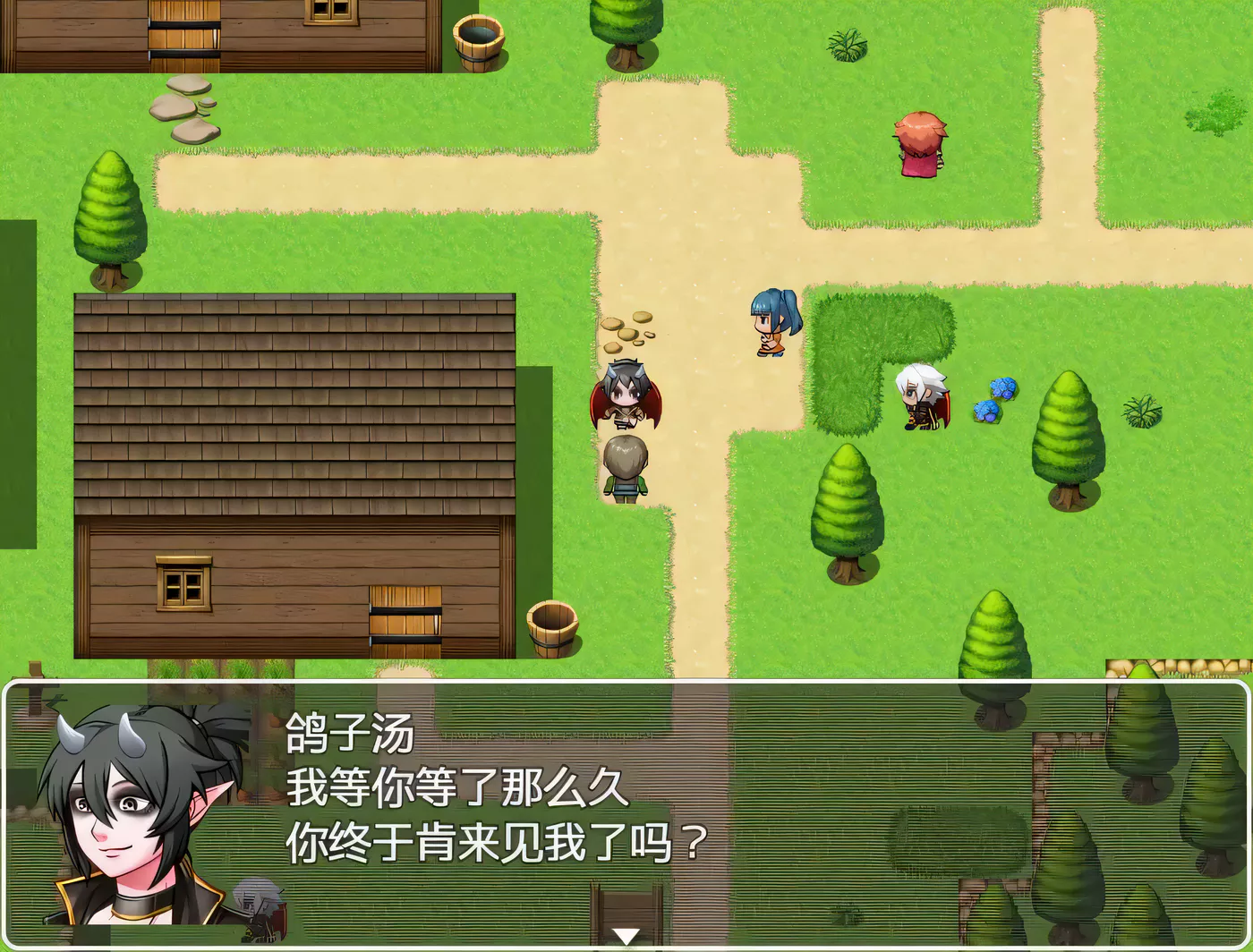
Task: Select the speaker name 鸽子汤 in the dialogue
Action: tap(349, 732)
